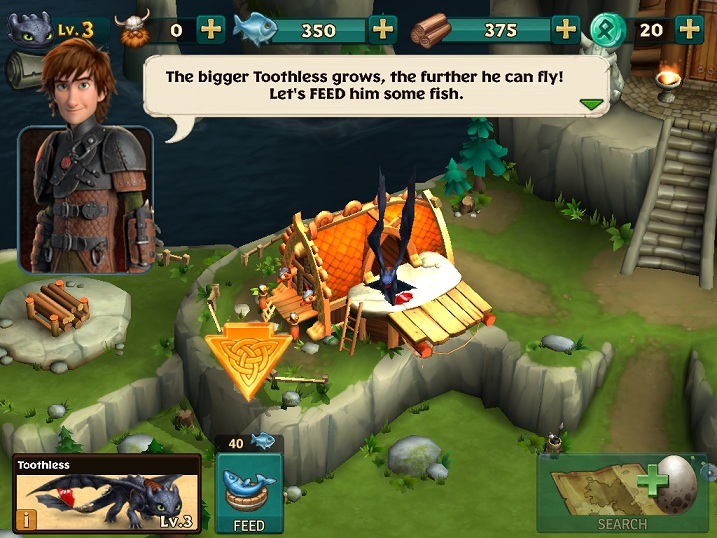Advance dialogue with the green arrow
The image size is (717, 538).
(x=592, y=104)
